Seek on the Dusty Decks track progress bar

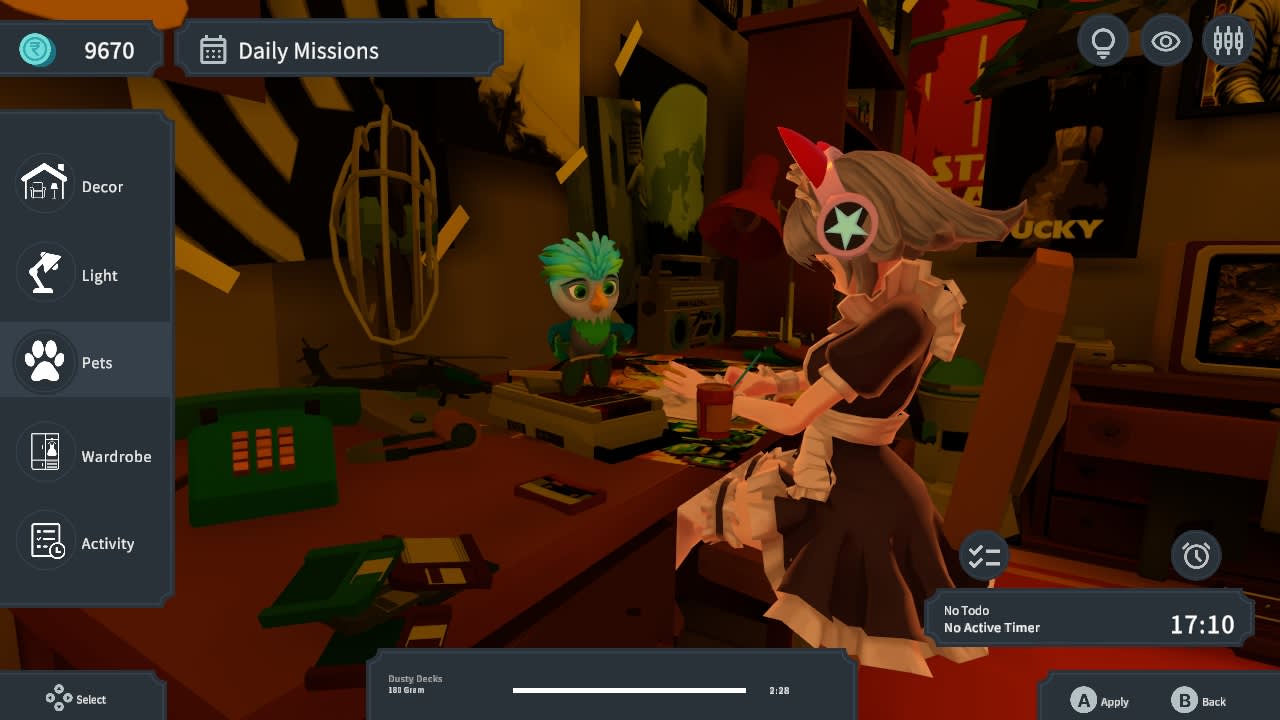[629, 690]
